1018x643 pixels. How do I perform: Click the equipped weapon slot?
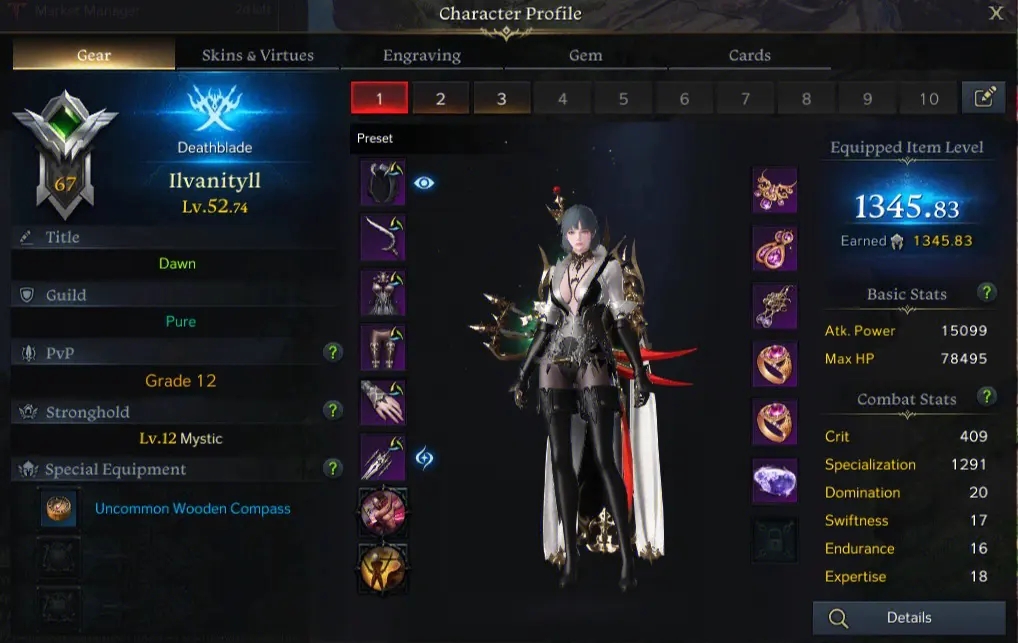(382, 457)
